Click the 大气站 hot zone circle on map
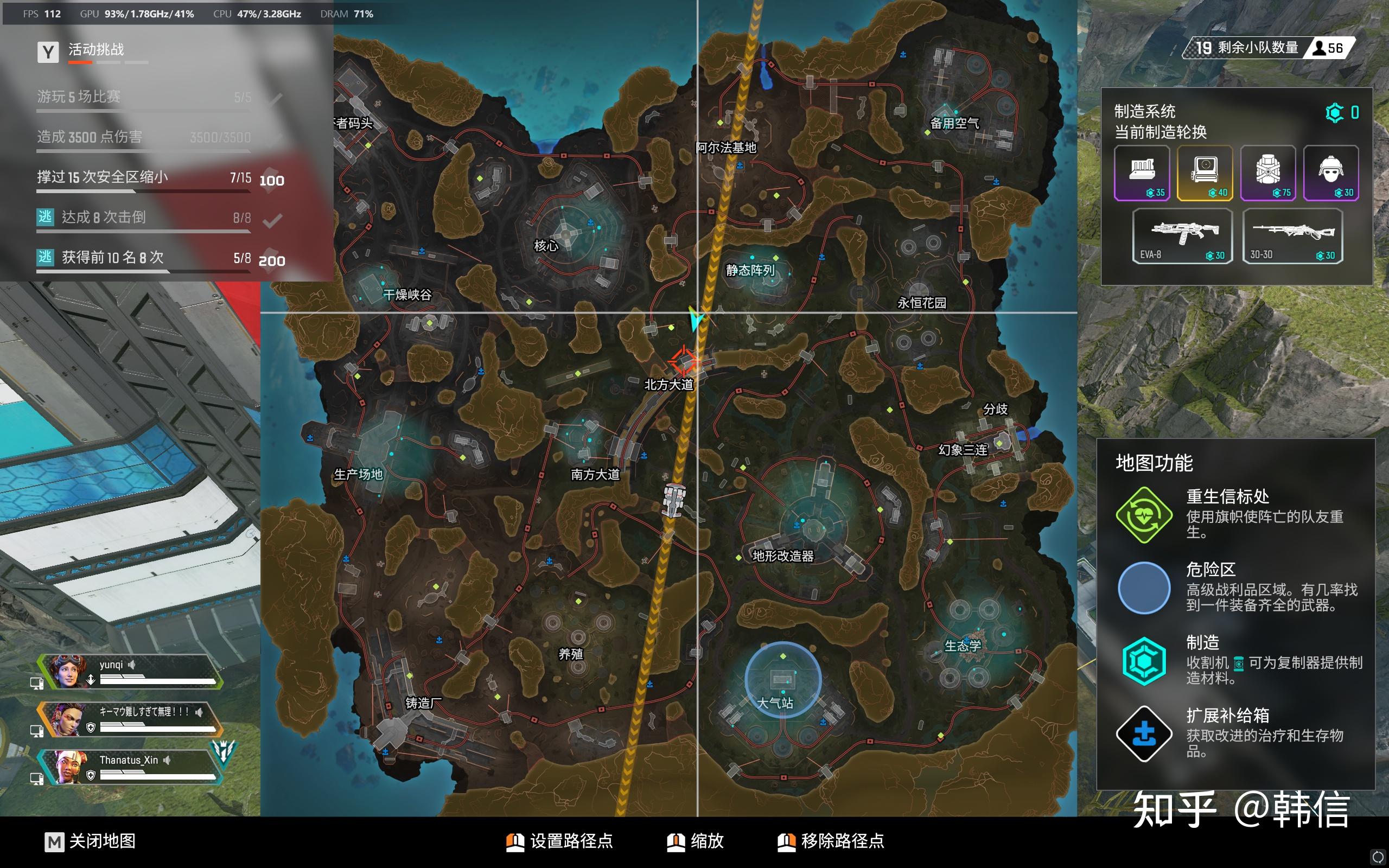The image size is (1389, 868). tap(782, 680)
